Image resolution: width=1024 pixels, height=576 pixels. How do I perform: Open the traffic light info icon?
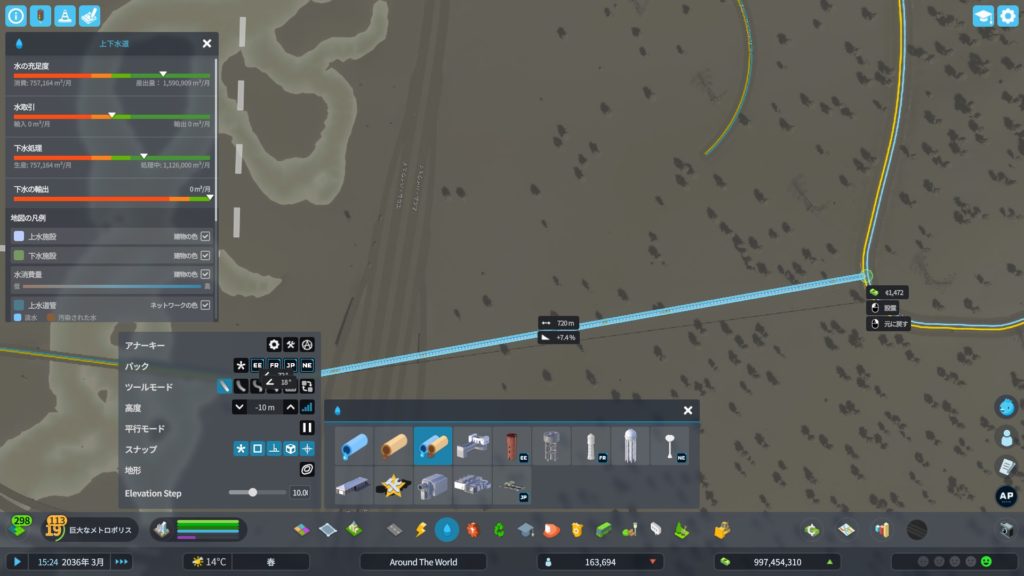40,16
